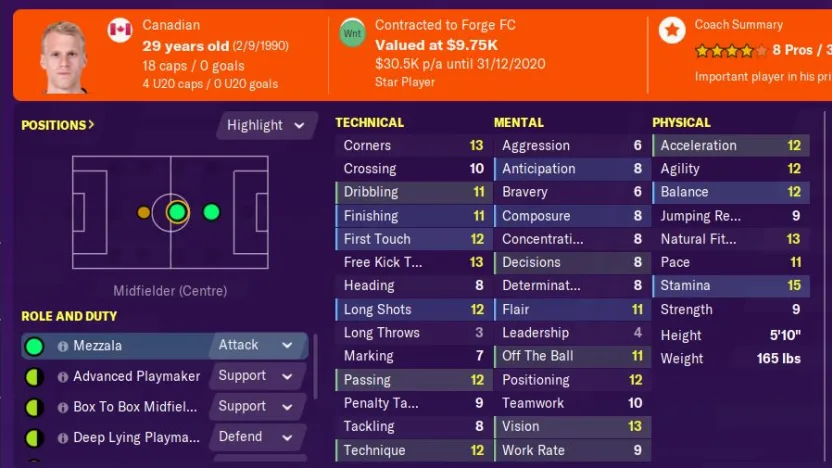This screenshot has height=468, width=832.
Task: Open the Advanced Playmaker Support duty dropdown
Action: (x=258, y=376)
